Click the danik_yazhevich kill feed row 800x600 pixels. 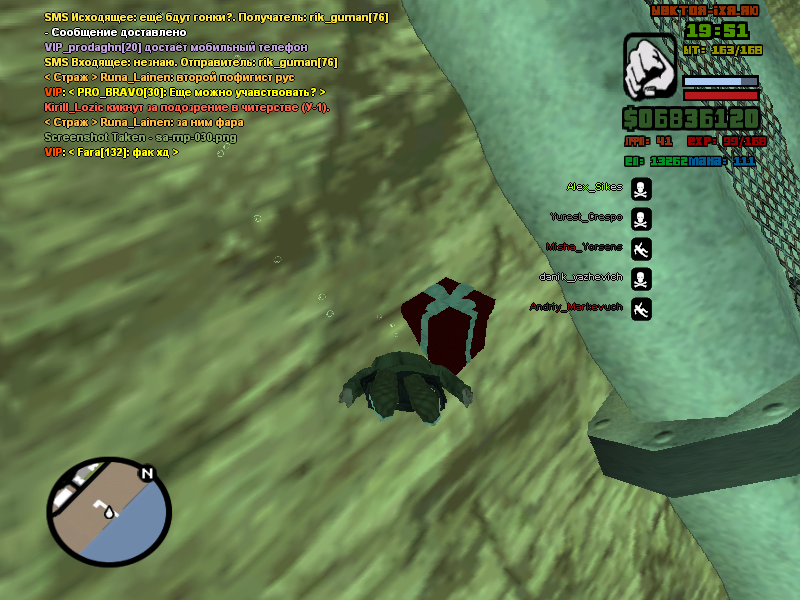pyautogui.click(x=580, y=277)
